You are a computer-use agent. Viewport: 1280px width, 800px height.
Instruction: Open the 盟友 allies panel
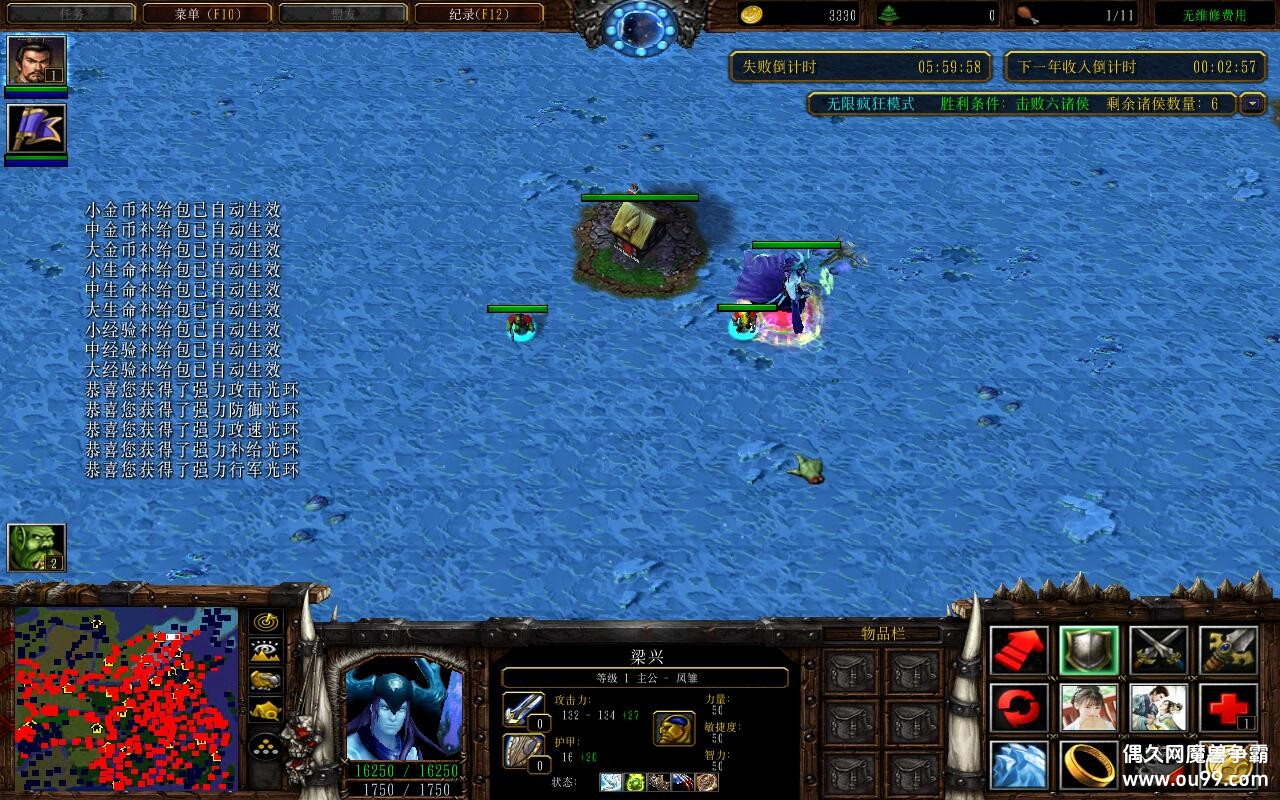click(343, 14)
